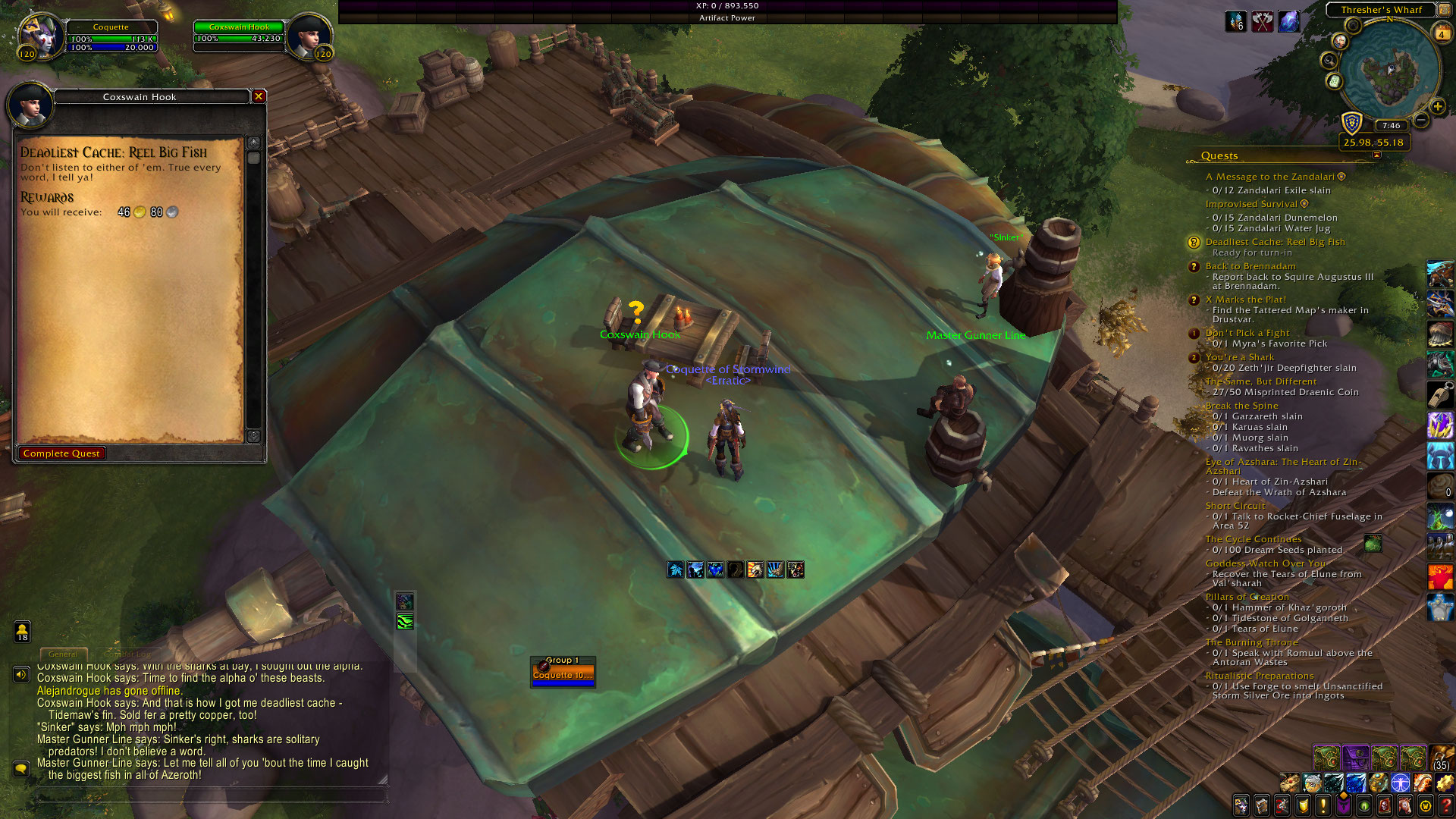Select the General chat tab
The height and width of the screenshot is (819, 1456).
[63, 654]
